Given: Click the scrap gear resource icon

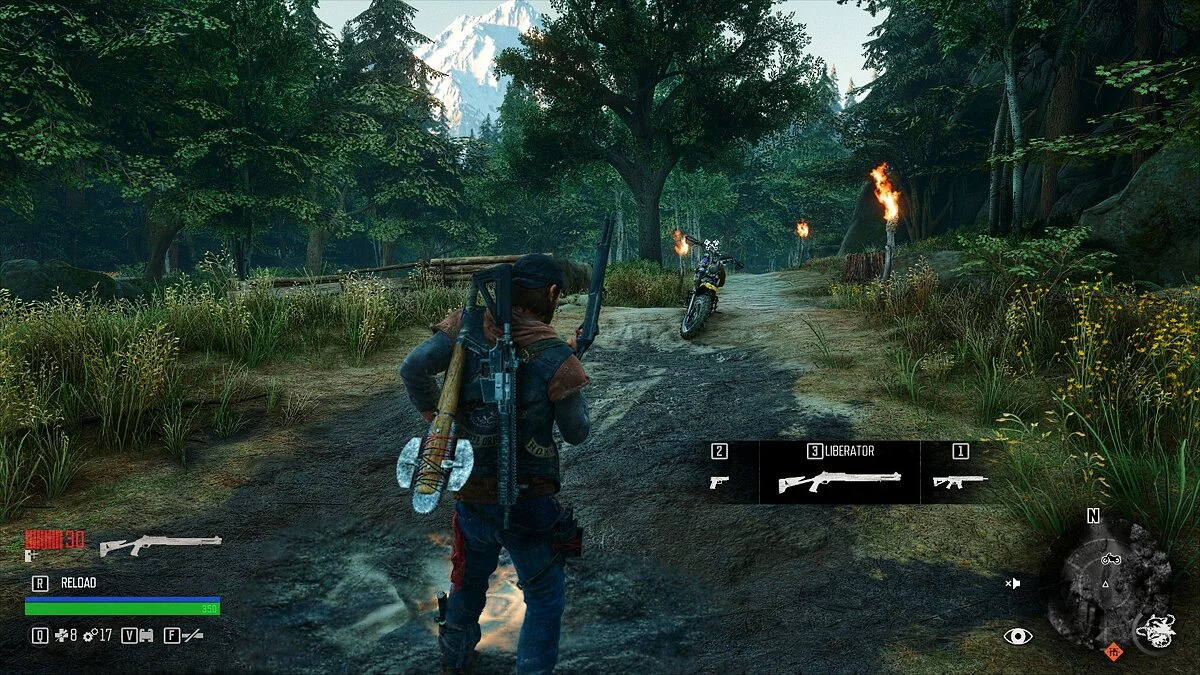Looking at the screenshot, I should (x=90, y=635).
